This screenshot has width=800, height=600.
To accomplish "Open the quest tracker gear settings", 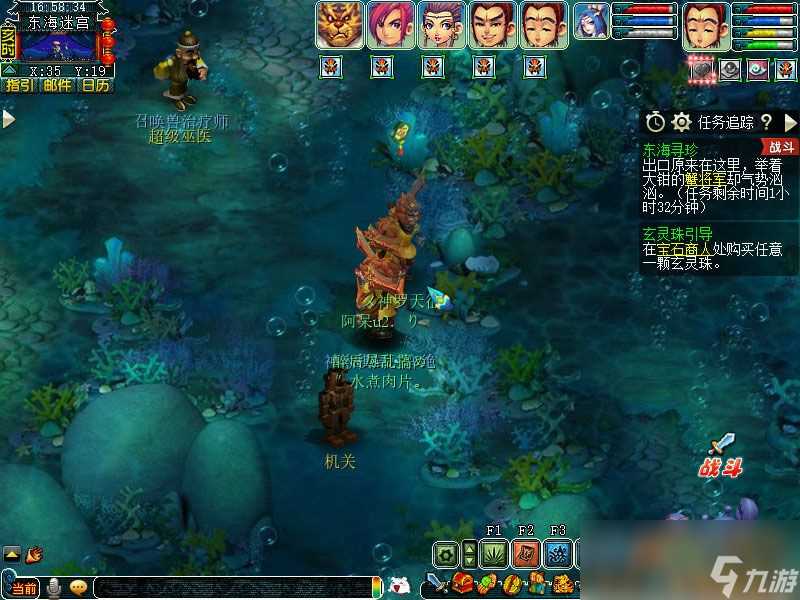I will [682, 122].
